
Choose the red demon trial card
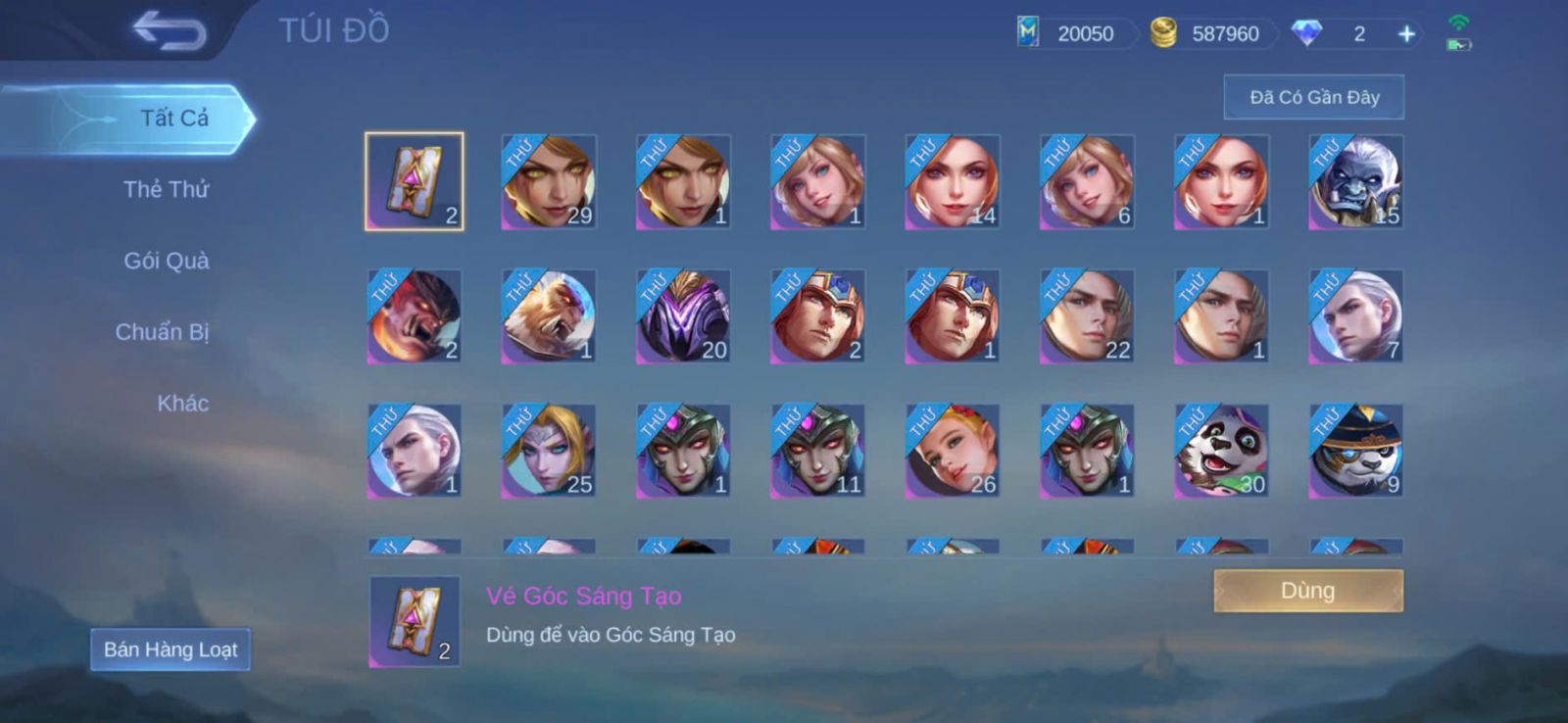[x=415, y=316]
